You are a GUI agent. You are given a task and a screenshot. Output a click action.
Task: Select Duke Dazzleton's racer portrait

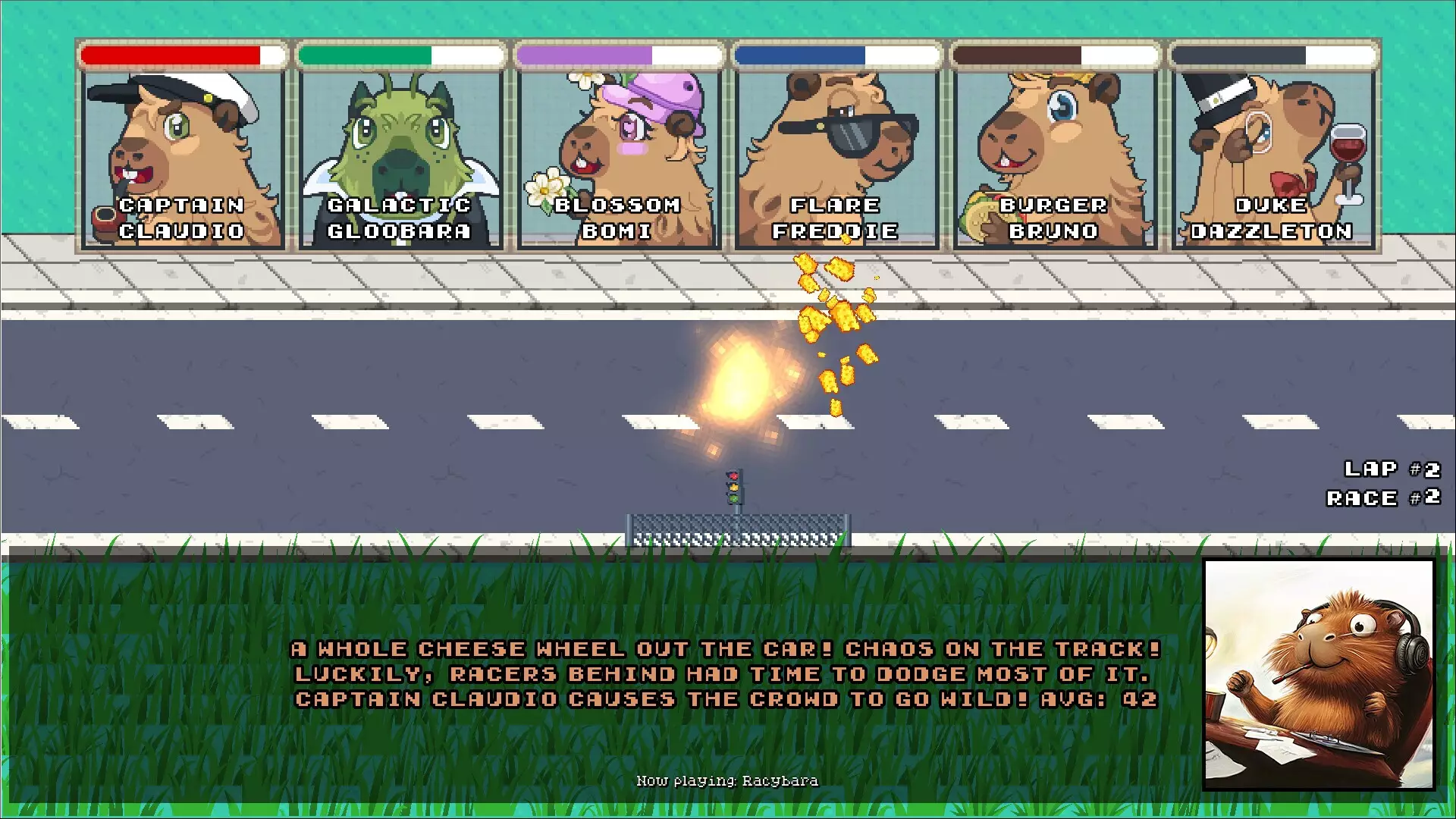click(1272, 152)
